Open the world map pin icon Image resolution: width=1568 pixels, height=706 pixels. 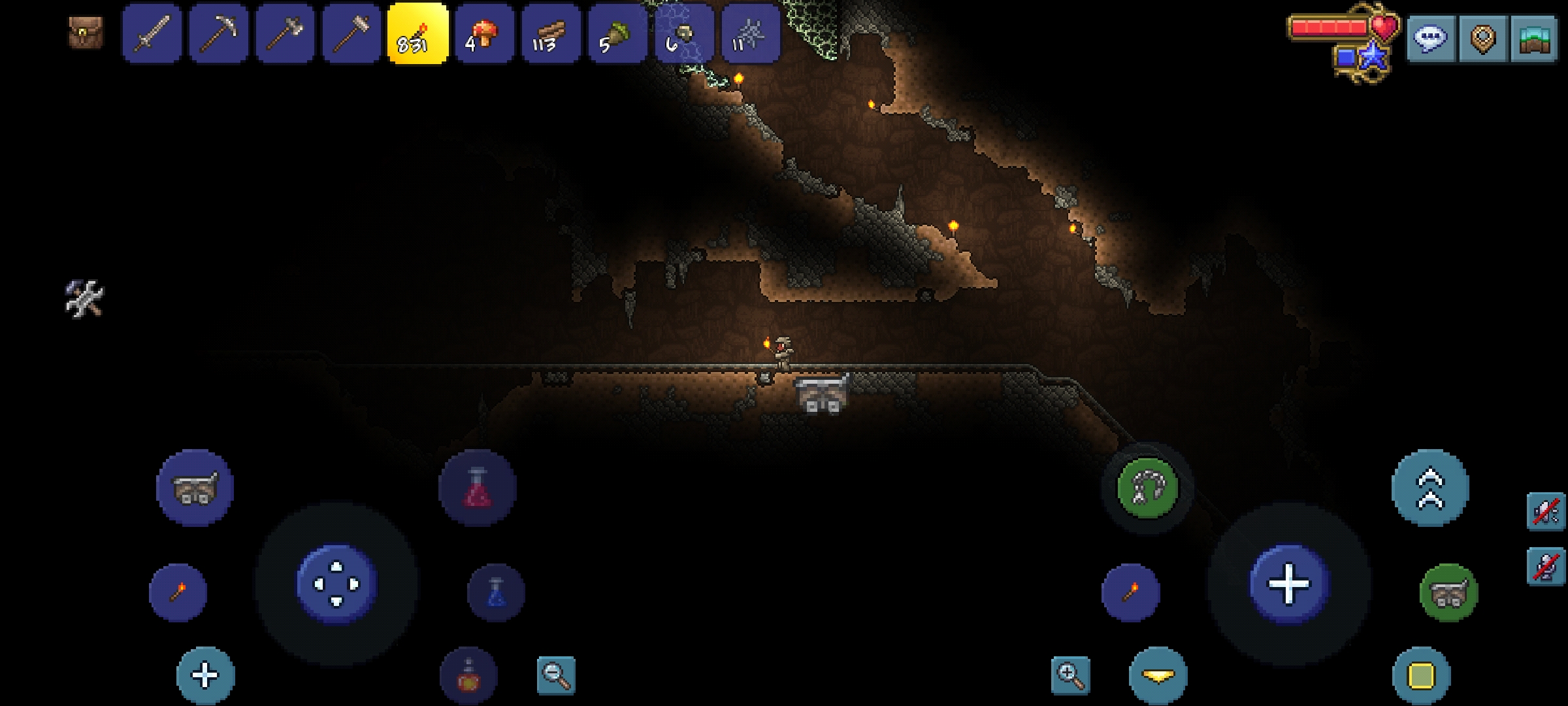[x=1482, y=39]
